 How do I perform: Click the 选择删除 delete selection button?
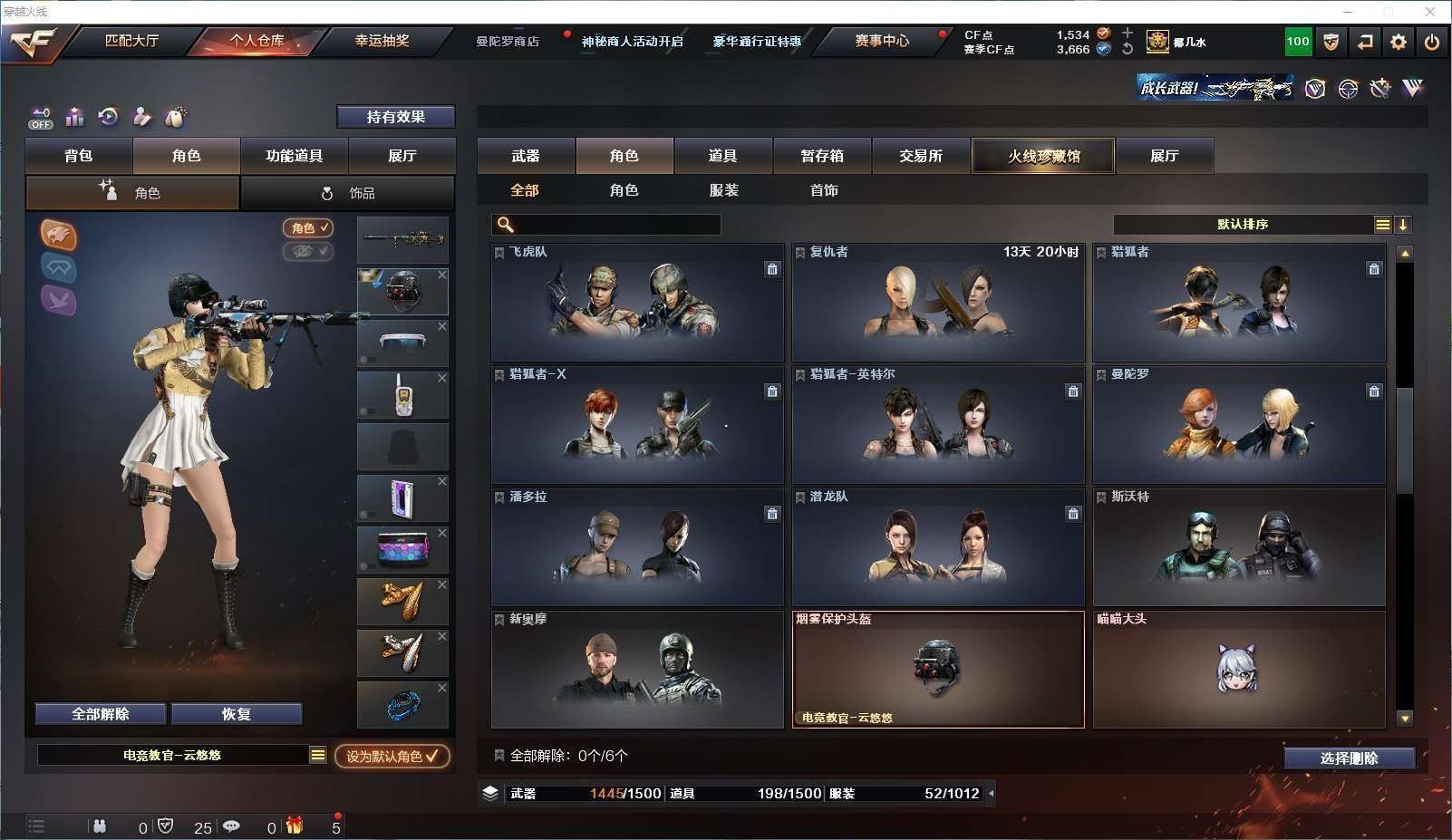[x=1349, y=758]
